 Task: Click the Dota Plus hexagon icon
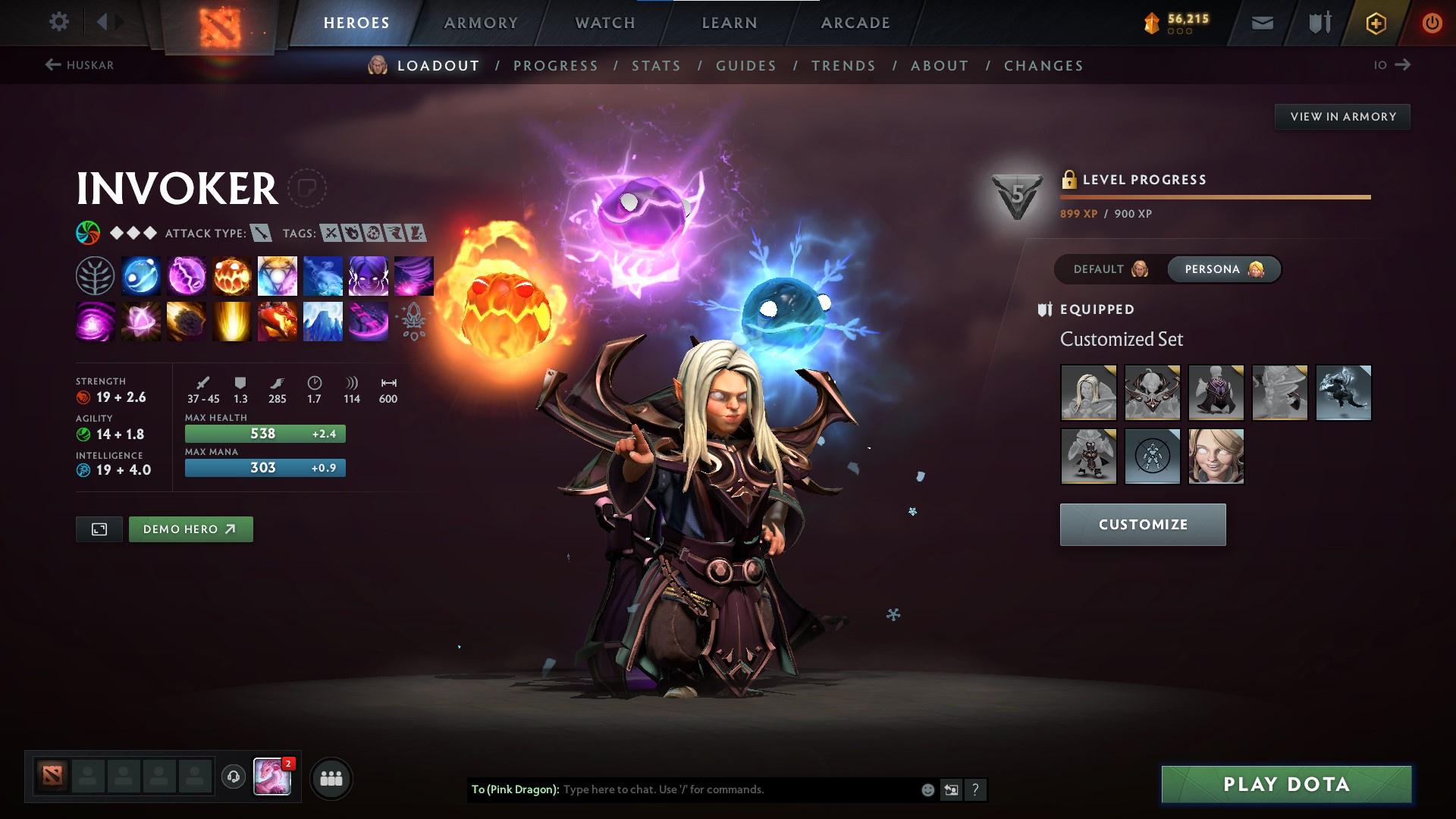click(1375, 22)
